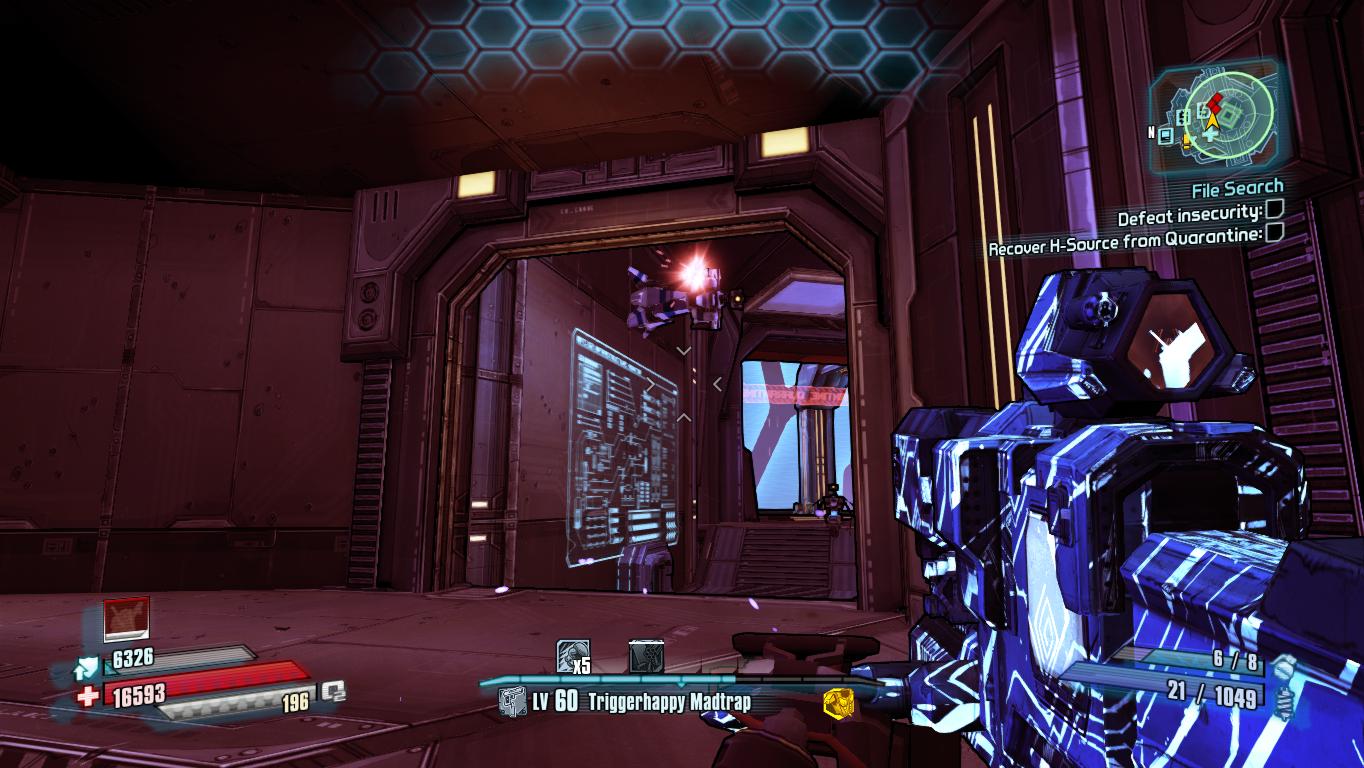
Task: Select the x5 stacked buff icon
Action: tap(572, 656)
